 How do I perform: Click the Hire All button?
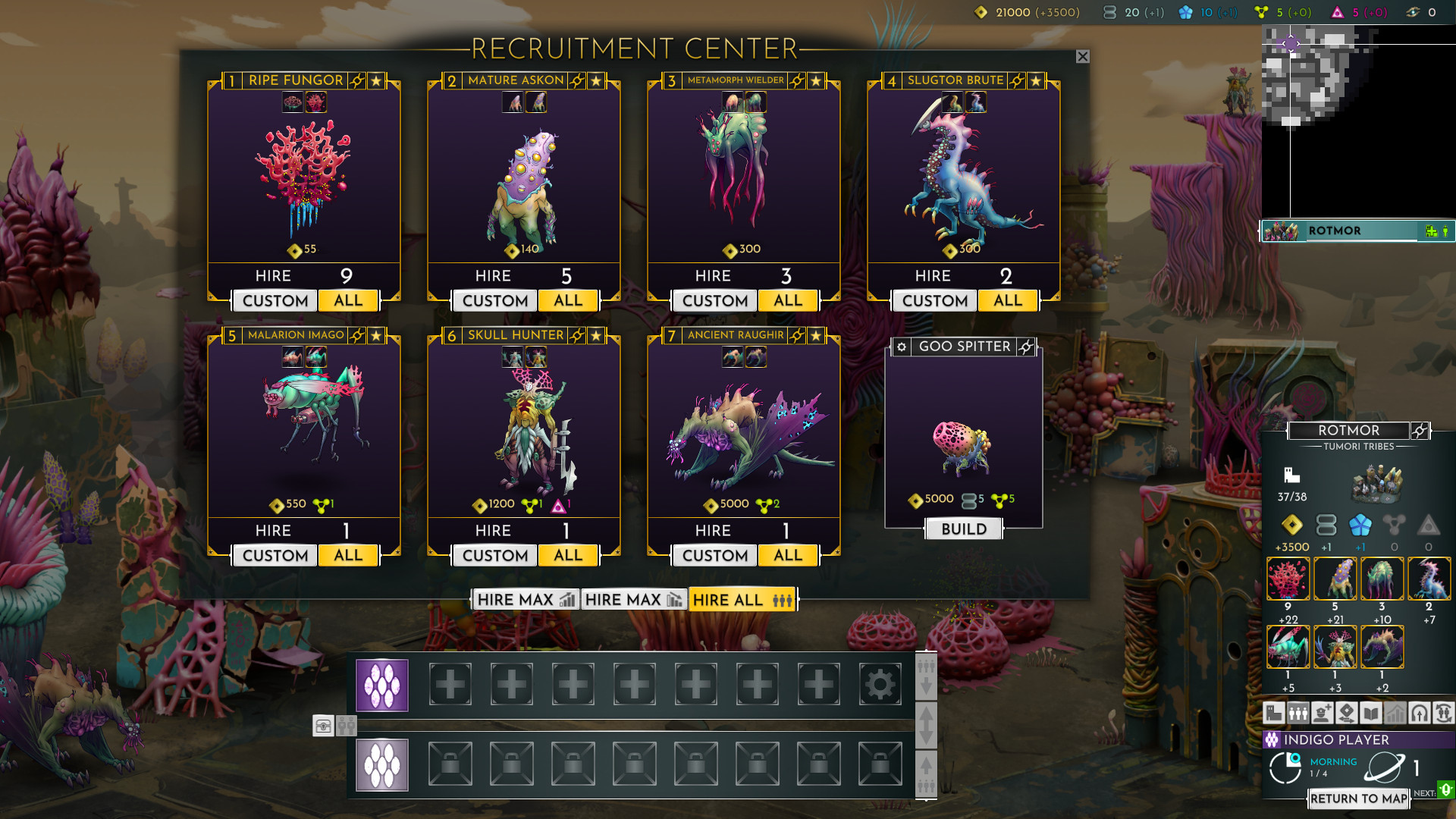click(742, 600)
